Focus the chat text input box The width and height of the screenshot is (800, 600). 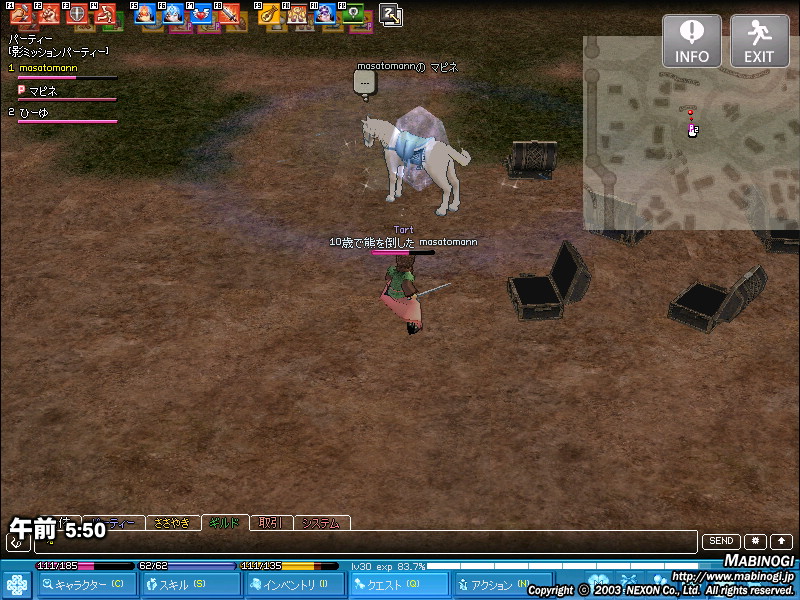[365, 542]
